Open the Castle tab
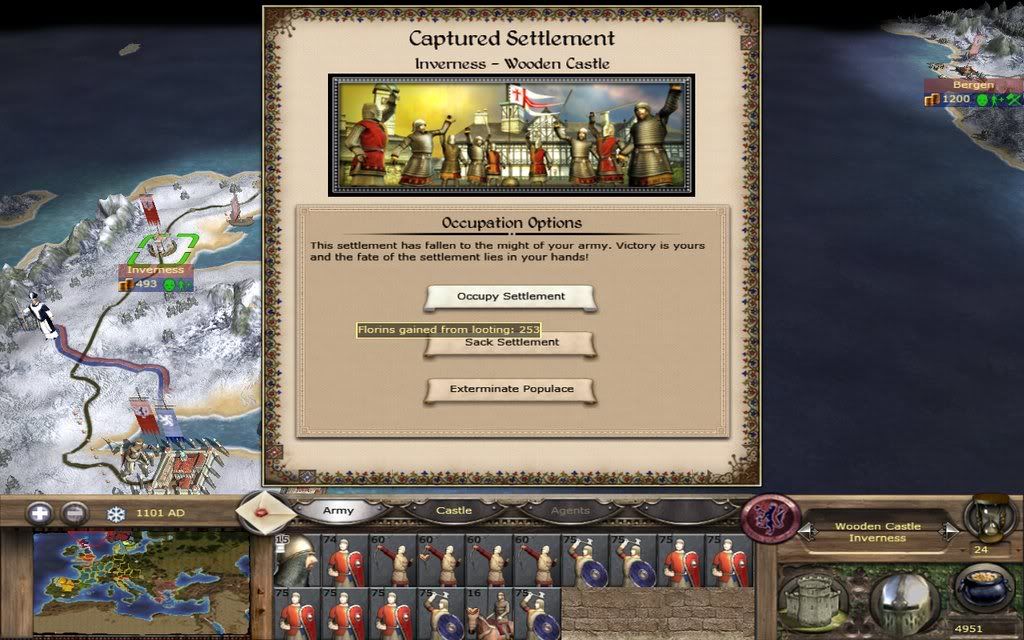This screenshot has width=1024, height=640. tap(454, 511)
